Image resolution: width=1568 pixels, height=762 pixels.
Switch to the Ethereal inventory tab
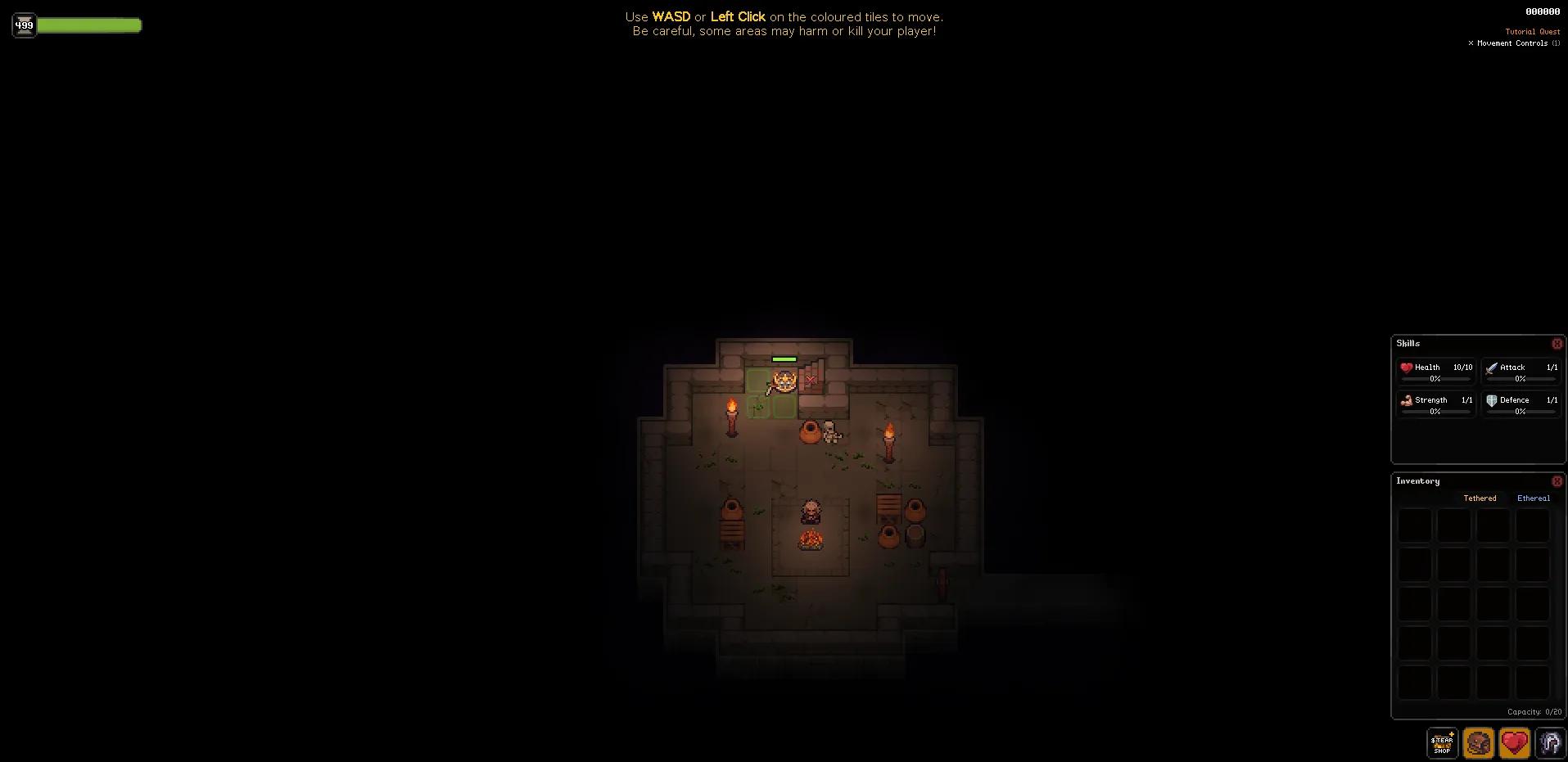(x=1532, y=498)
